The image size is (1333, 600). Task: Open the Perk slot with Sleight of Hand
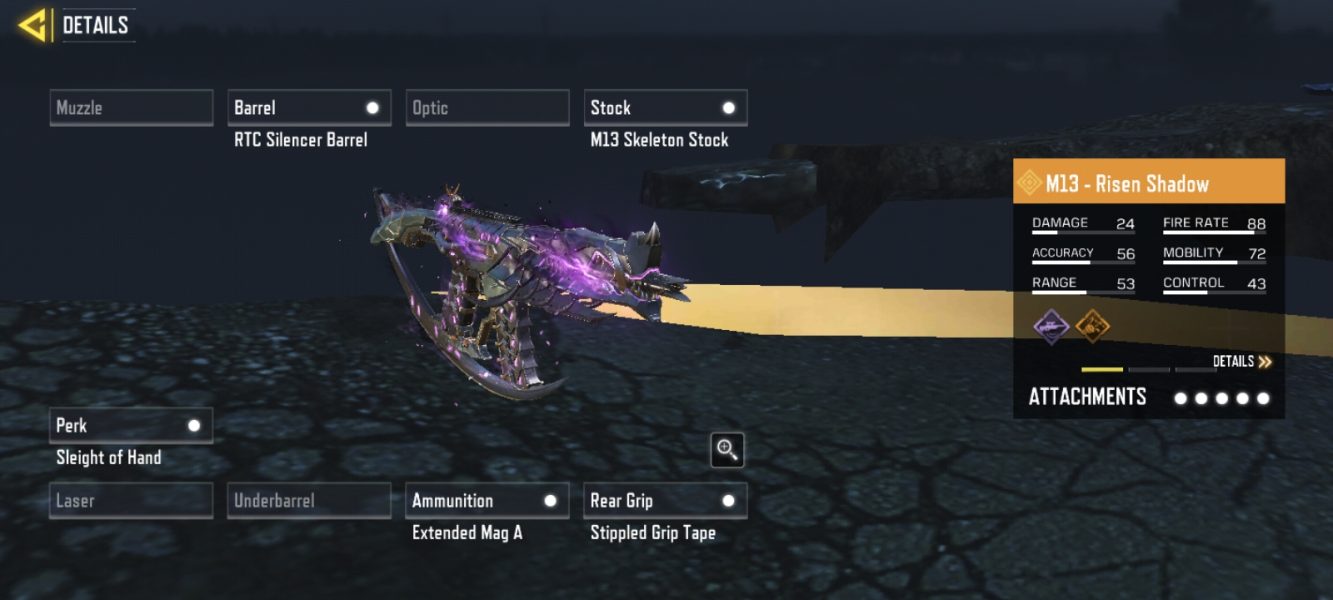tap(131, 426)
